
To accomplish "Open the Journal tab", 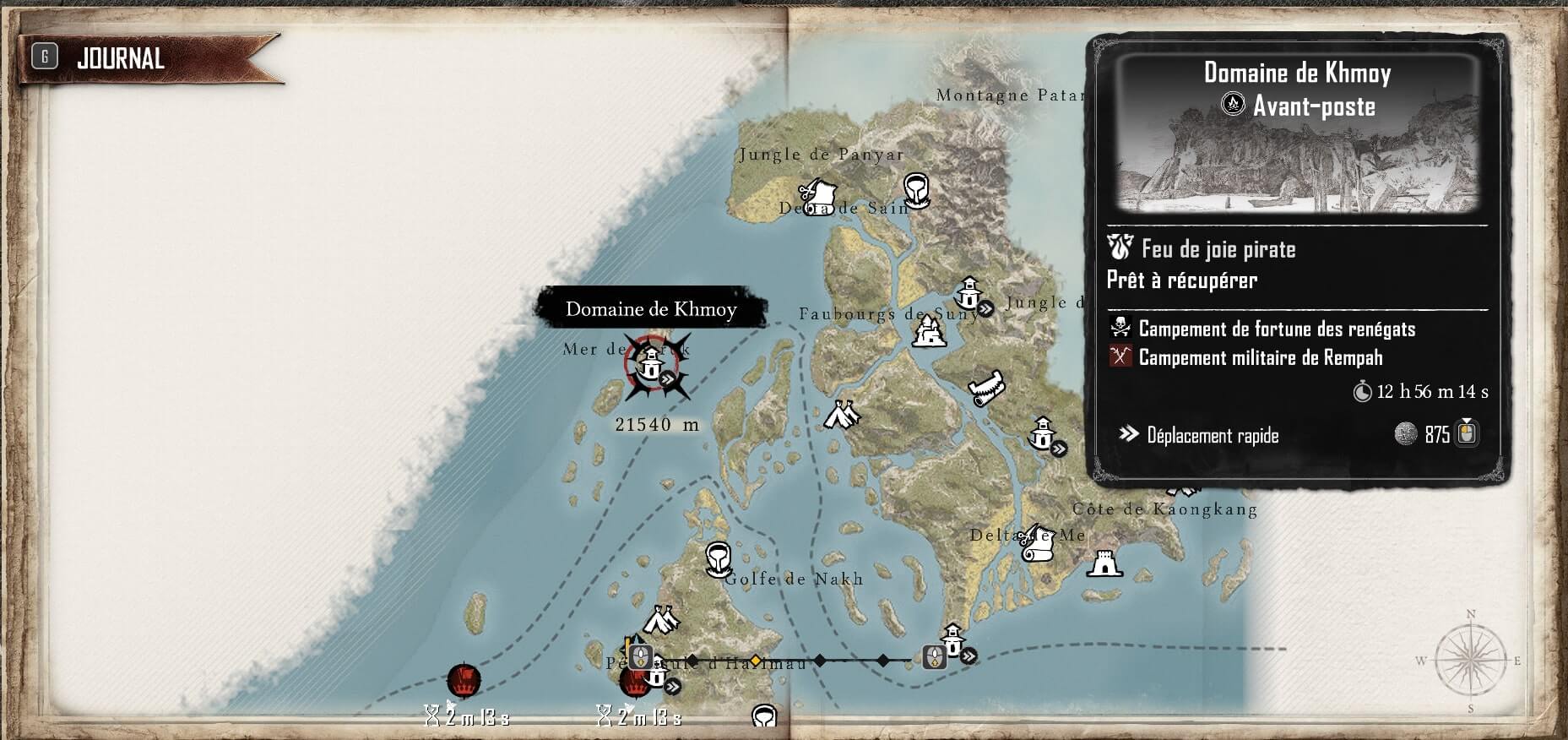I will pos(120,58).
